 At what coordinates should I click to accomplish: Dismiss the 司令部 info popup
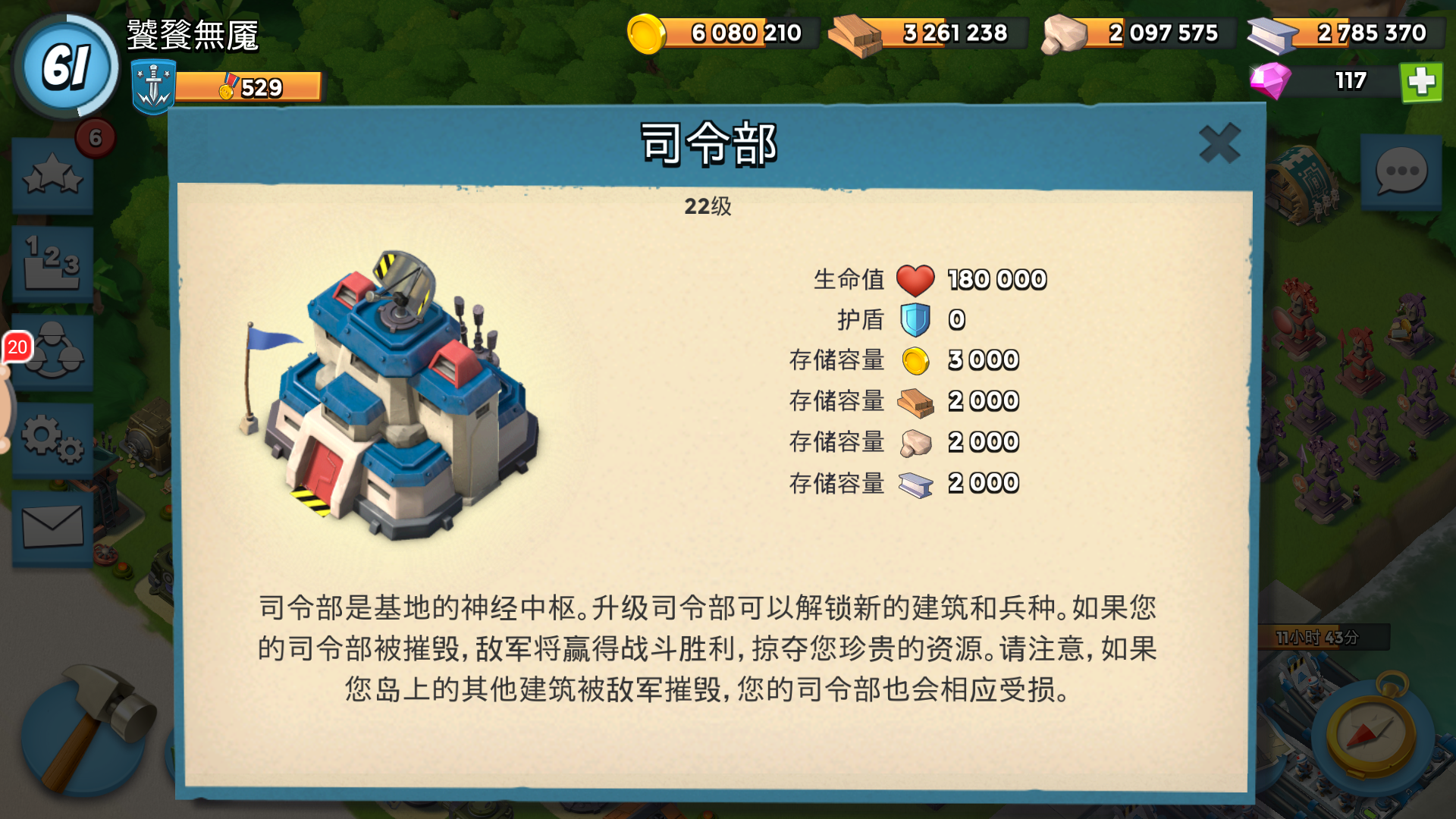coord(1219,143)
